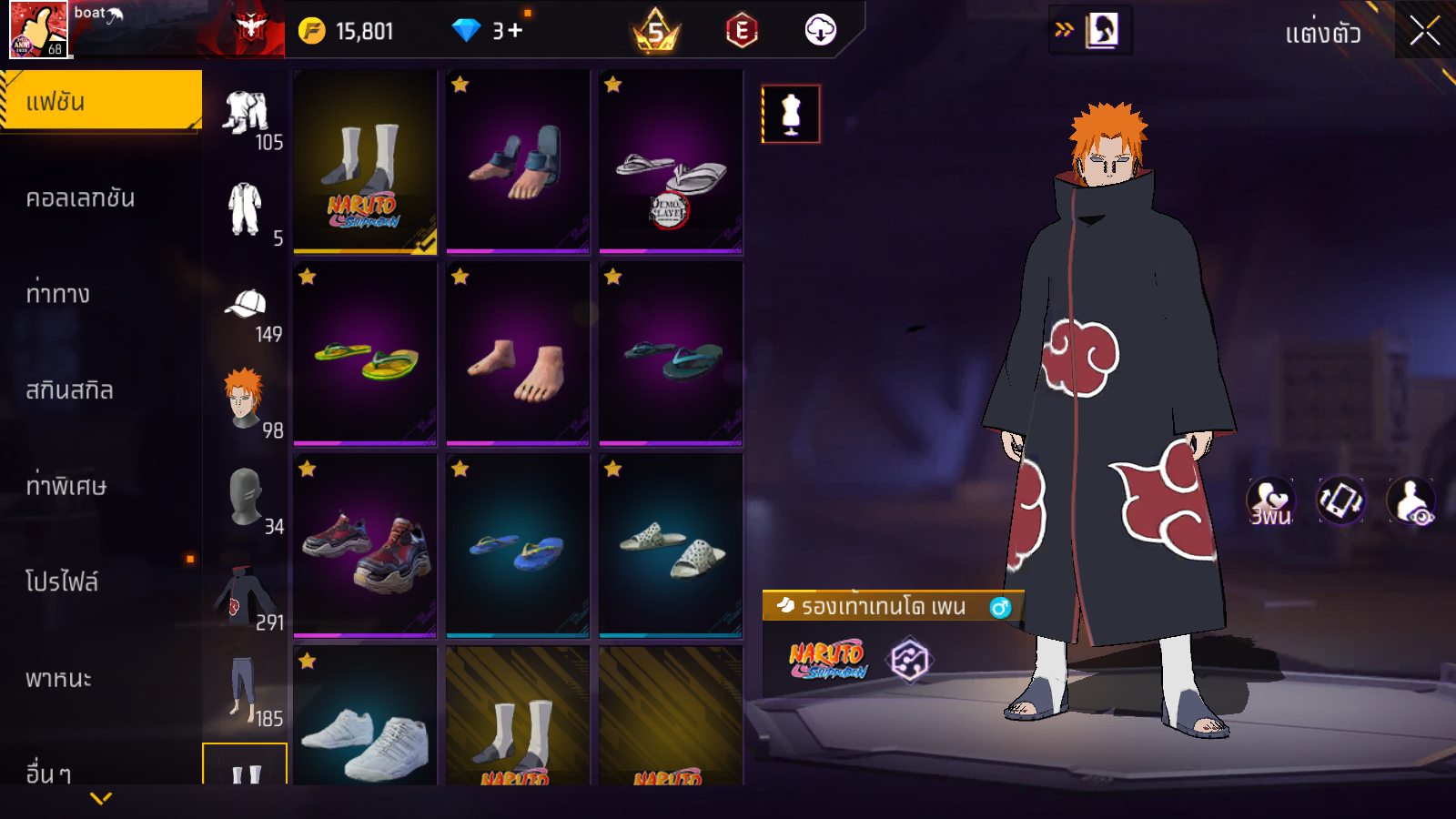Pick the Demon Slayer white sandals
The width and height of the screenshot is (1456, 819).
(x=671, y=161)
